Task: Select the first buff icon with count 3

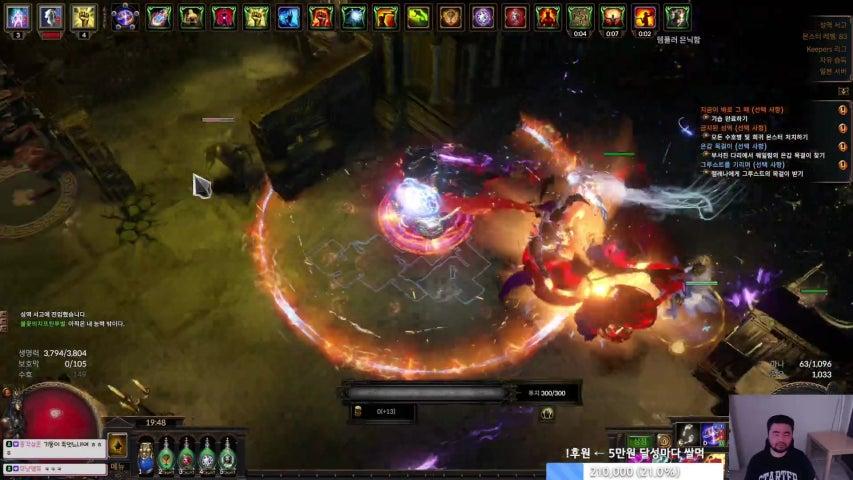Action: click(x=19, y=17)
